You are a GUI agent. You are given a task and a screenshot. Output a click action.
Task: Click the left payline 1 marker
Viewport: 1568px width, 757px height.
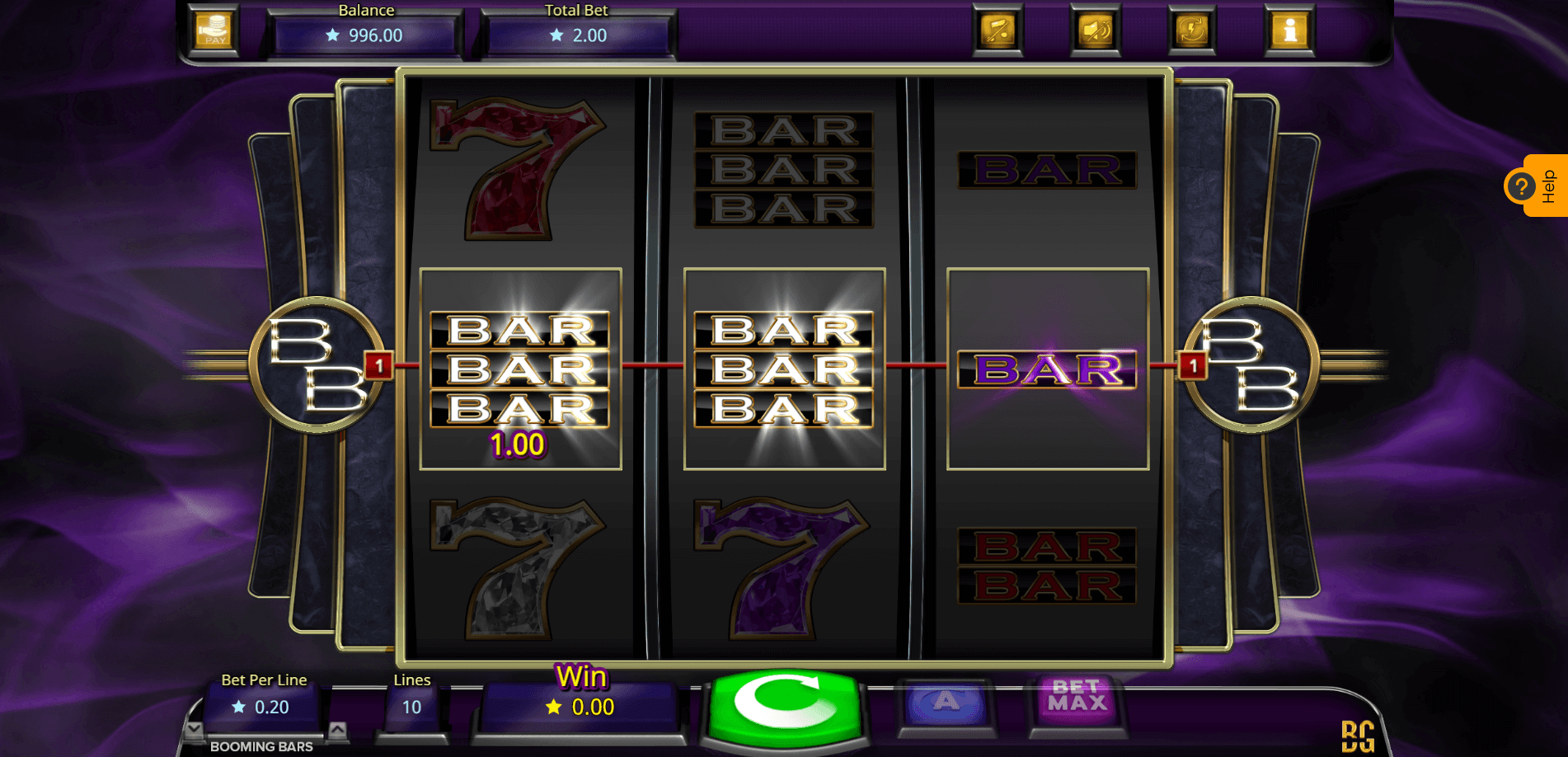378,364
